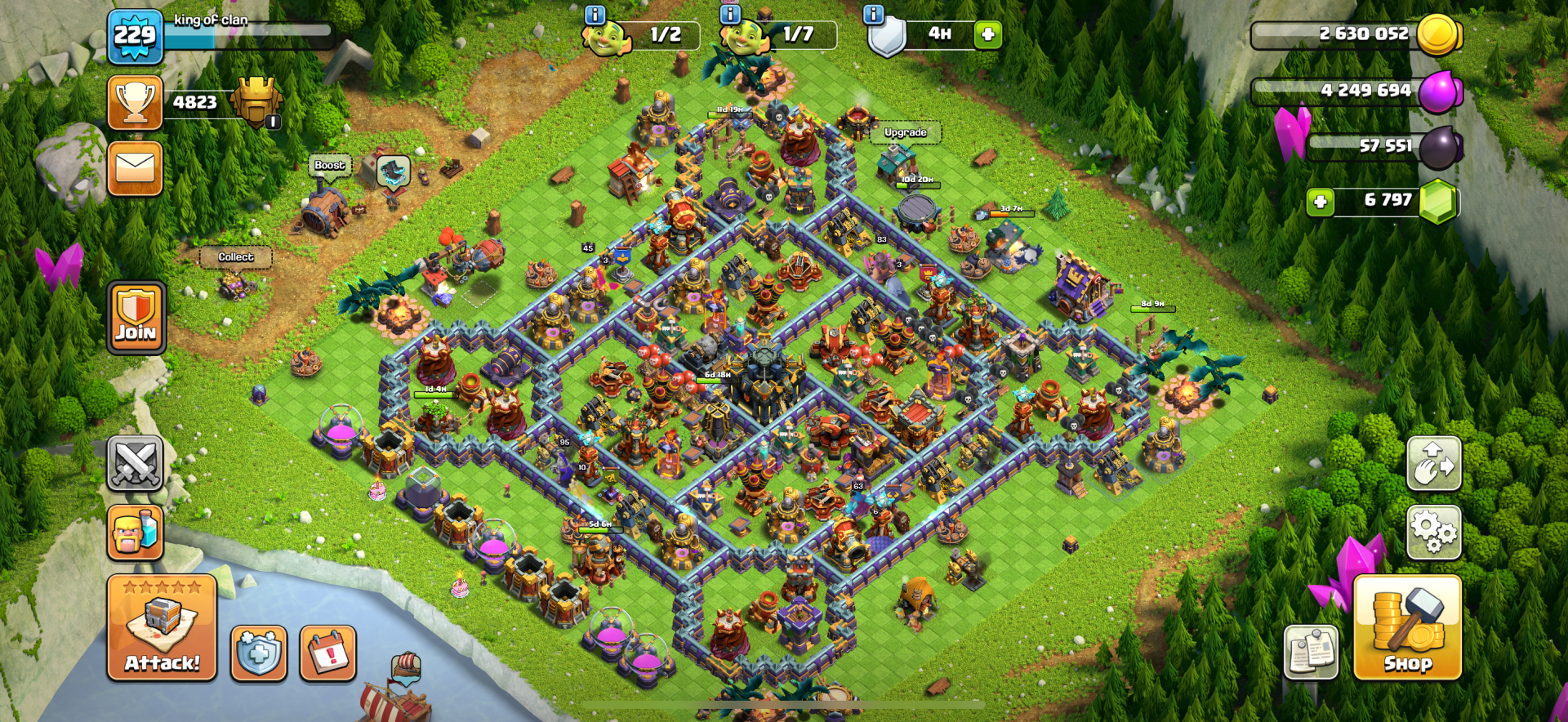The image size is (1568, 722).
Task: Tap the Attack! button
Action: tap(162, 627)
